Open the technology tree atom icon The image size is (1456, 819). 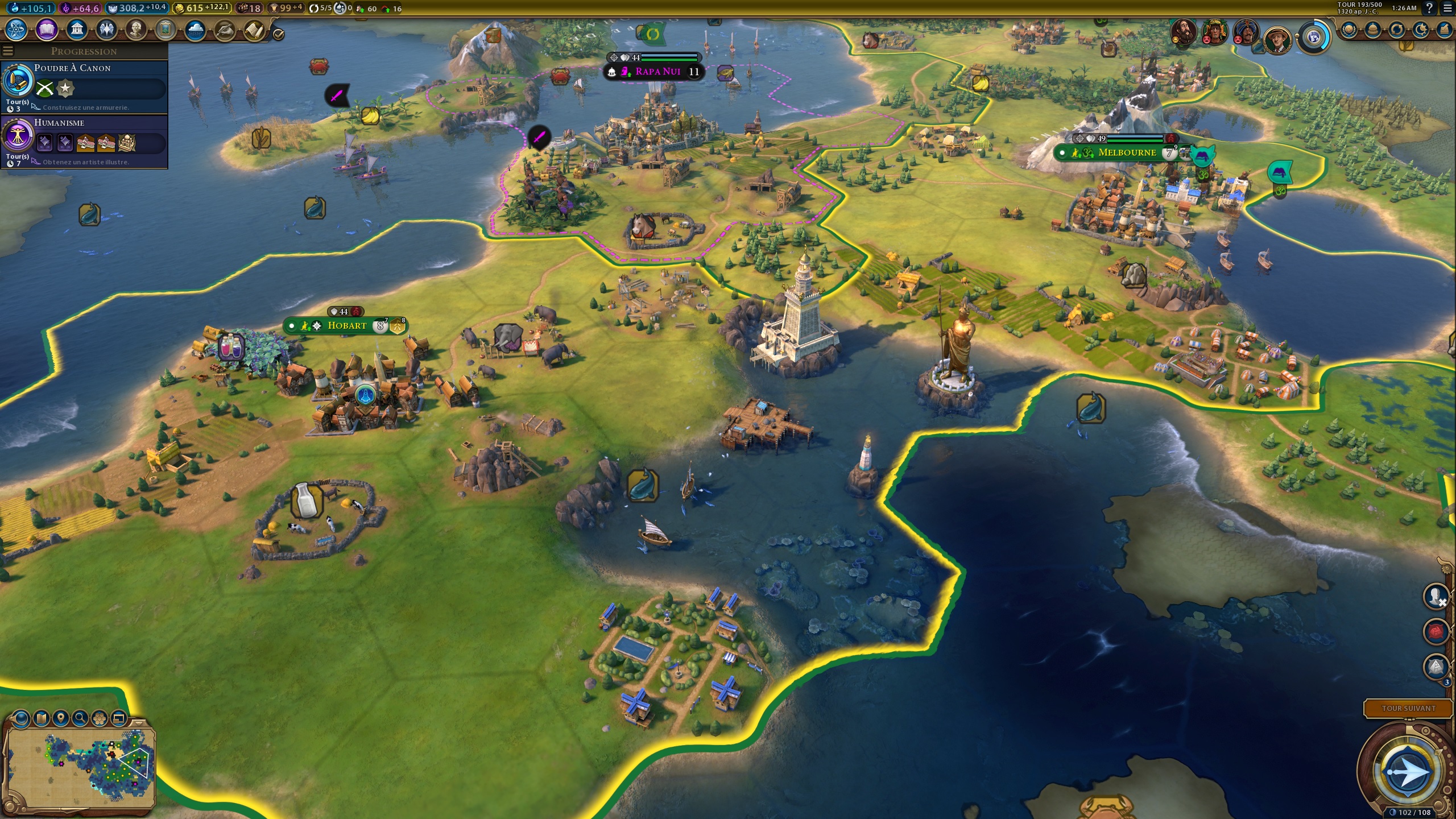tap(16, 30)
